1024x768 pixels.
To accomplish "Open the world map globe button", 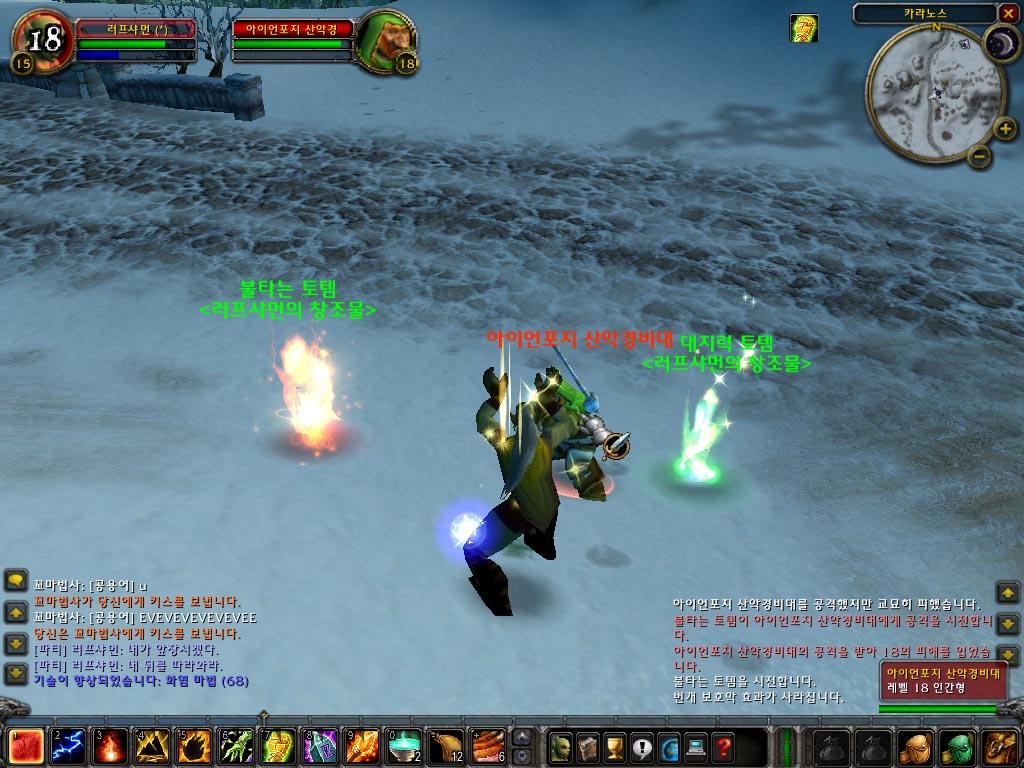I will [669, 746].
